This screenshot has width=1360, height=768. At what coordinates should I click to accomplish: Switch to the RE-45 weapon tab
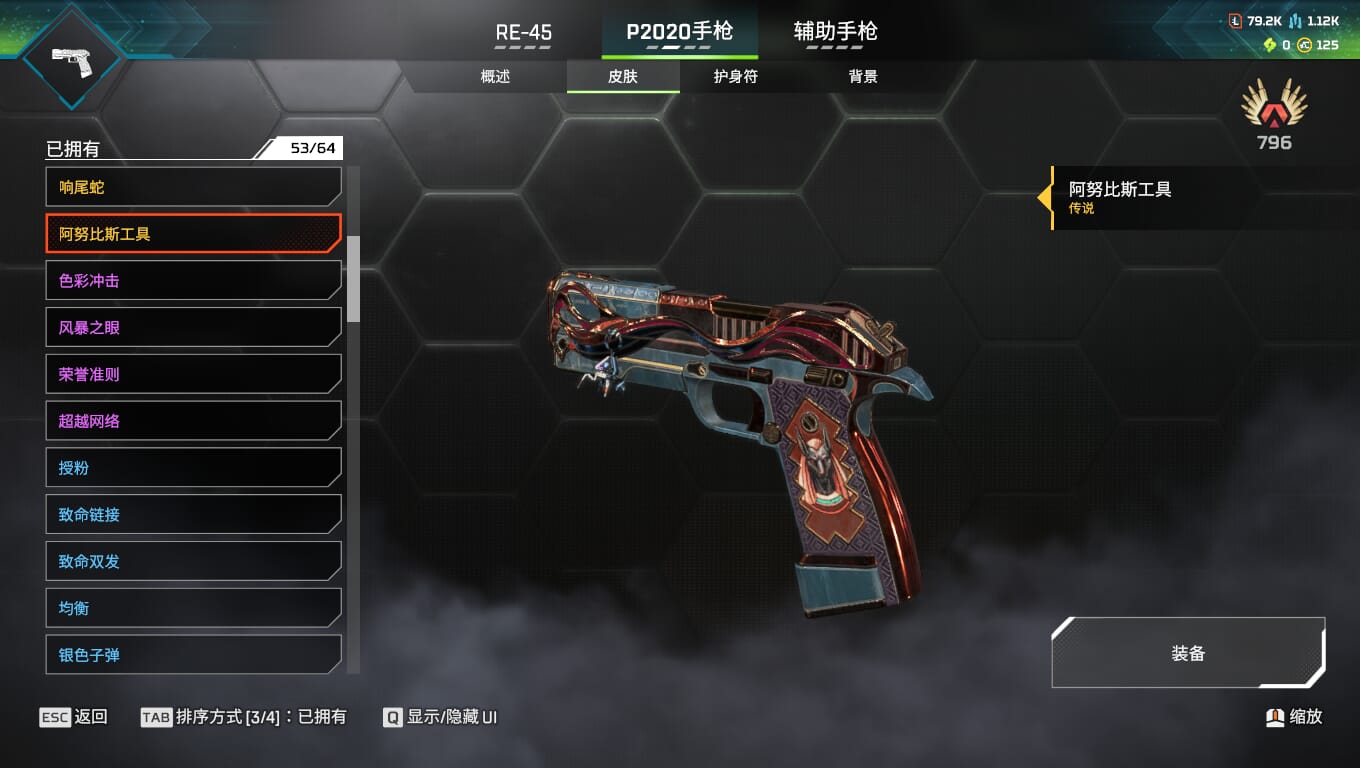click(523, 33)
